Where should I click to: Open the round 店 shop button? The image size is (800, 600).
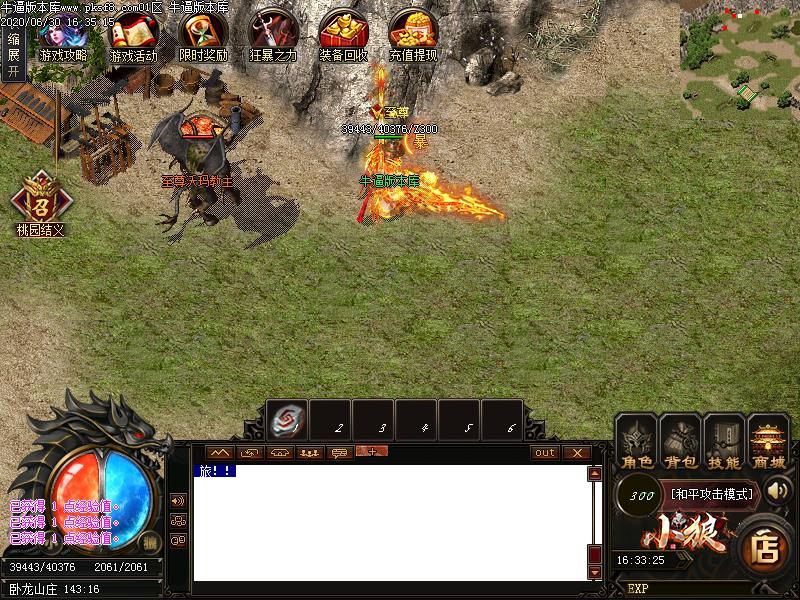click(x=766, y=547)
